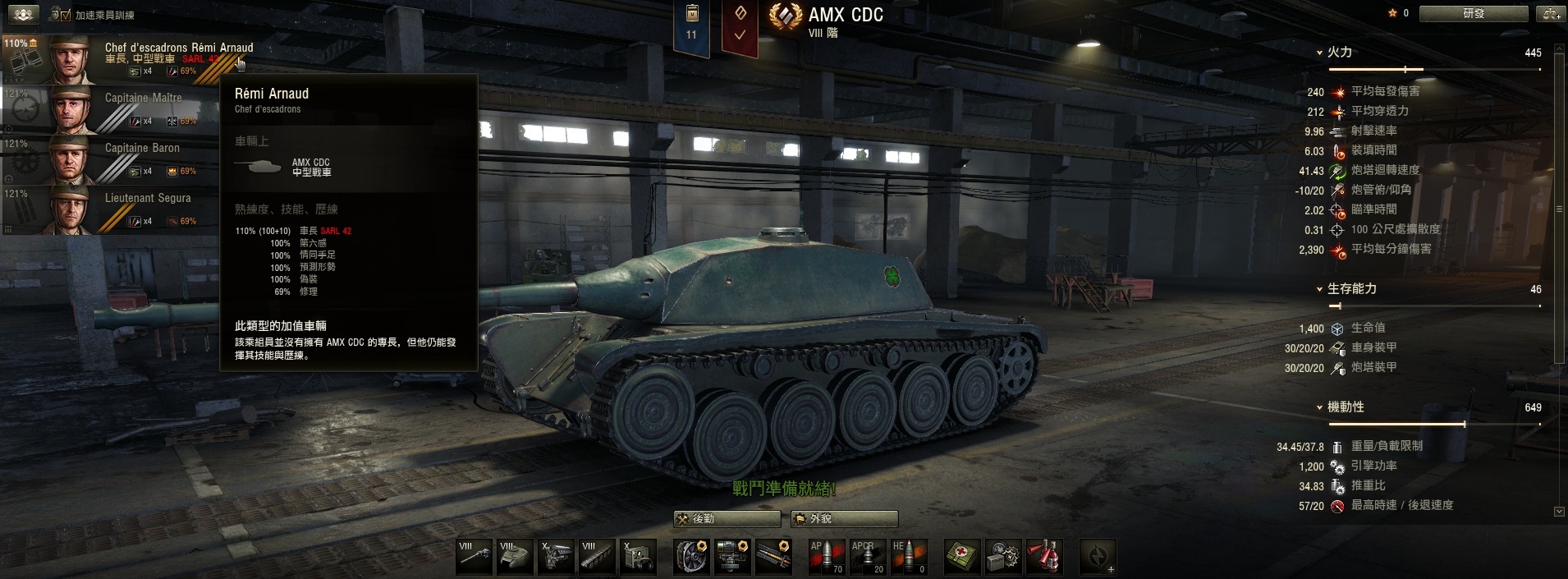The width and height of the screenshot is (1568, 579).
Task: Add vehicle to comparison with scales button
Action: point(1551,14)
